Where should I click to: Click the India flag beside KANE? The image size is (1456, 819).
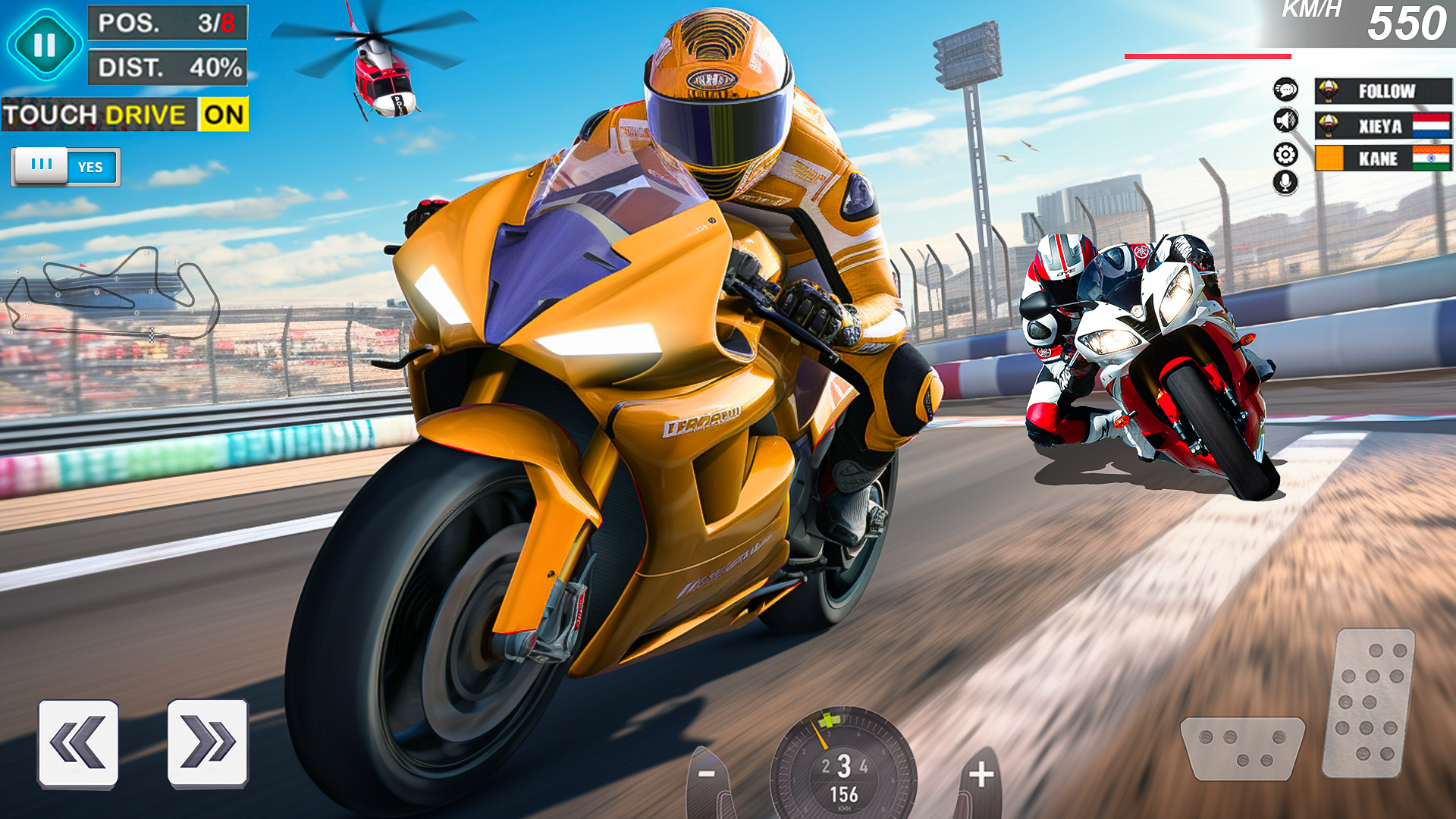[1432, 158]
